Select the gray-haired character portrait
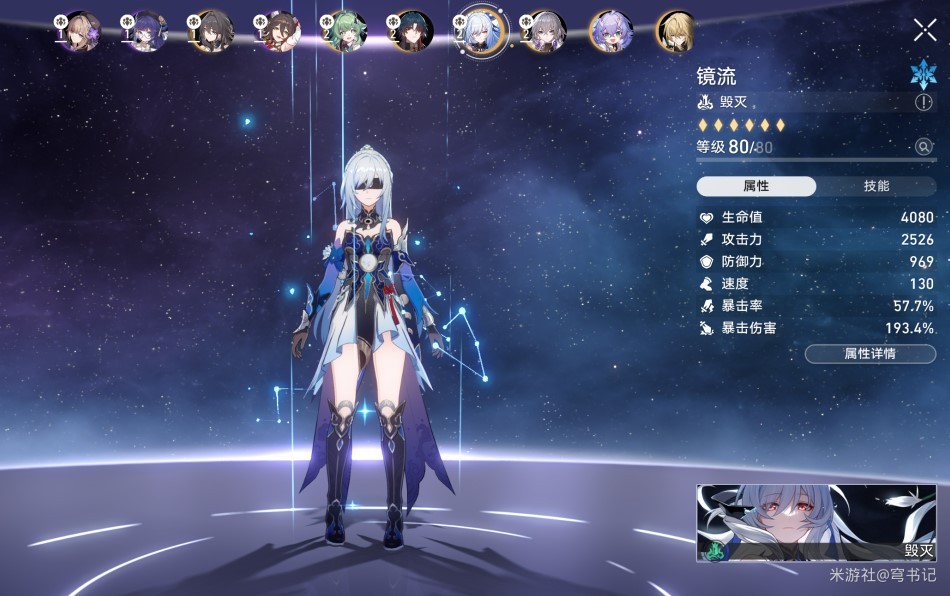950x596 pixels. [x=545, y=31]
